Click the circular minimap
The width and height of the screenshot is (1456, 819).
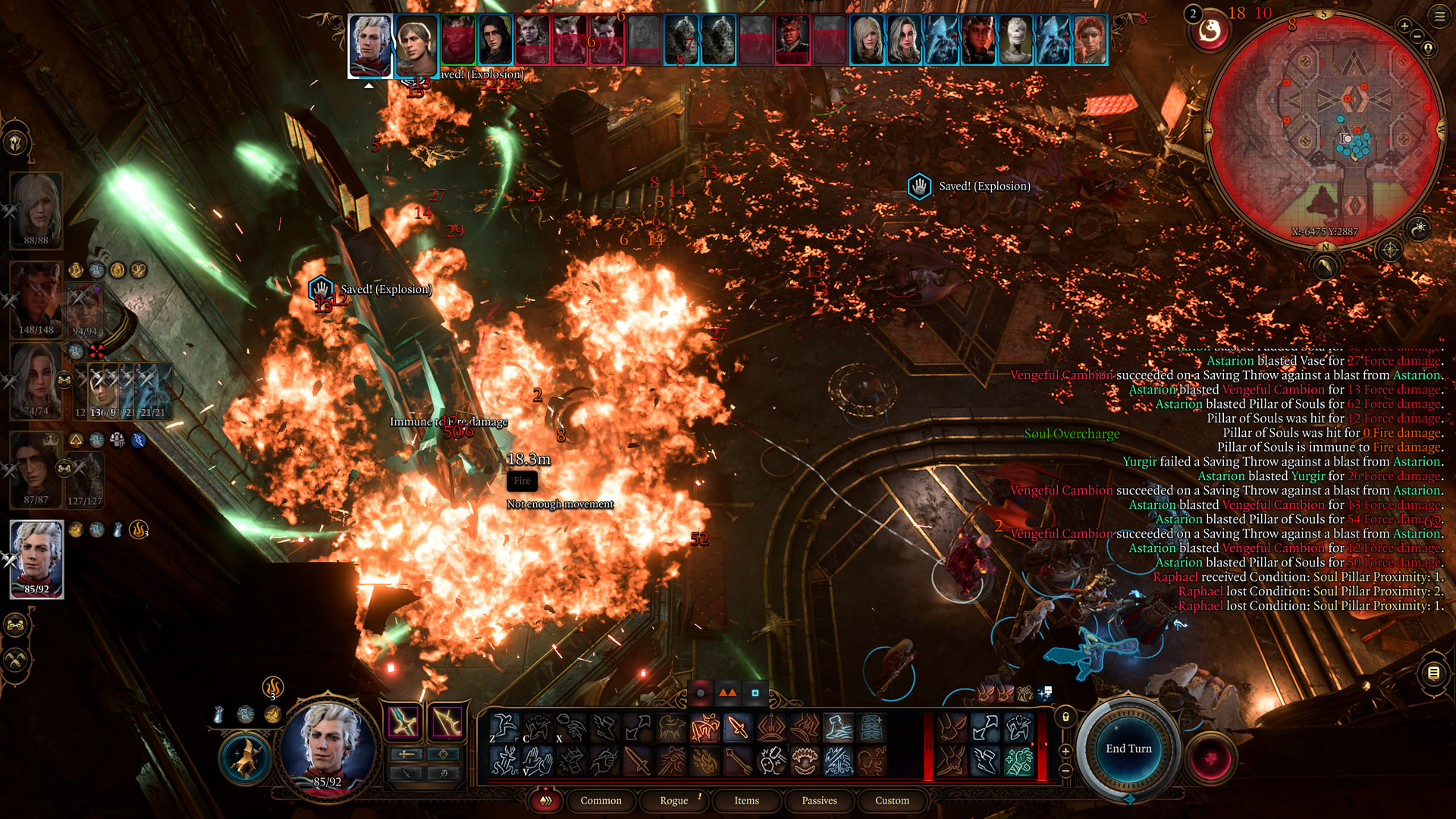pos(1323,129)
